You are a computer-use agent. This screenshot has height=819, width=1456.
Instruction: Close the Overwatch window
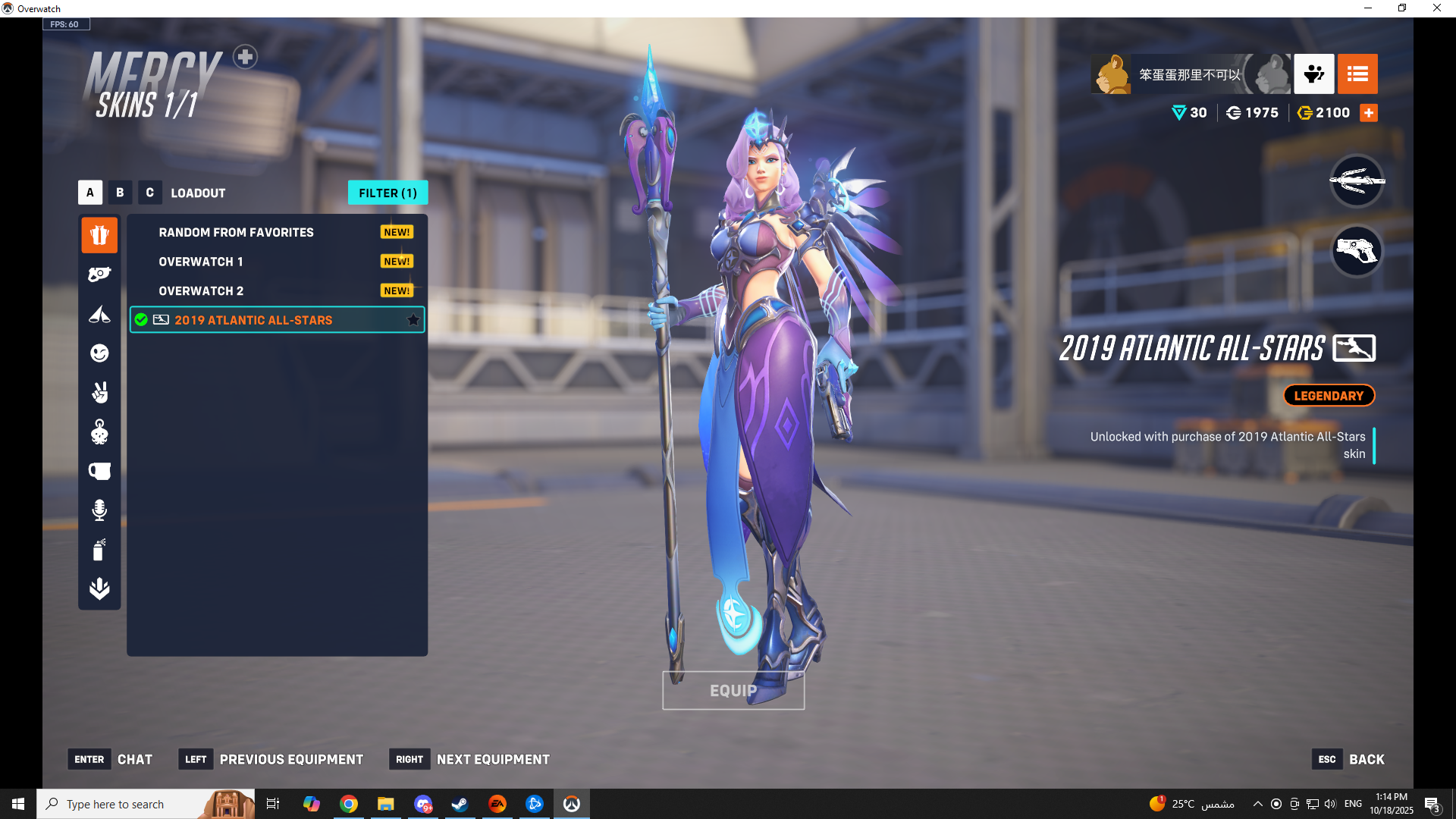click(x=1436, y=8)
